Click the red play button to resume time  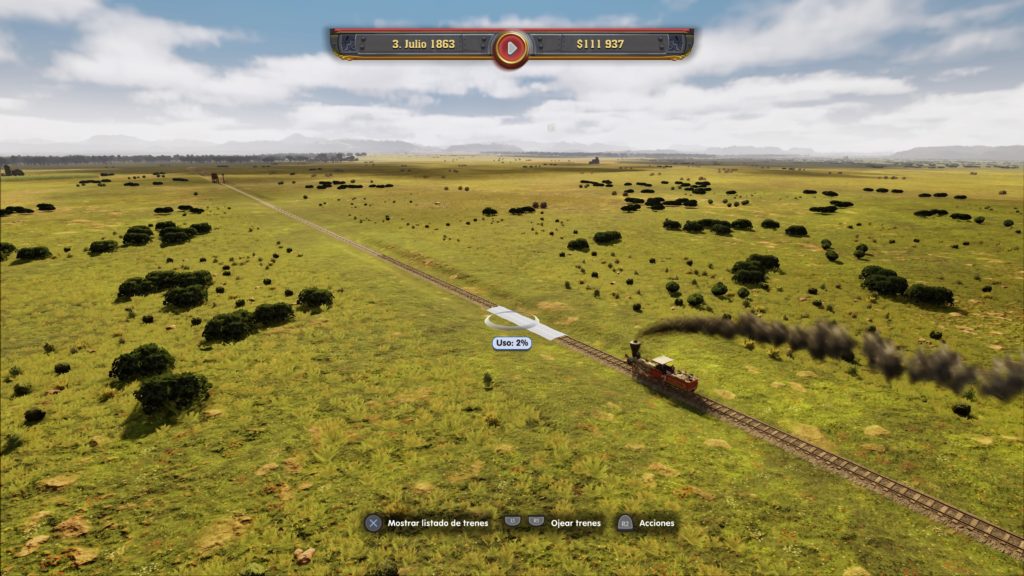click(511, 46)
